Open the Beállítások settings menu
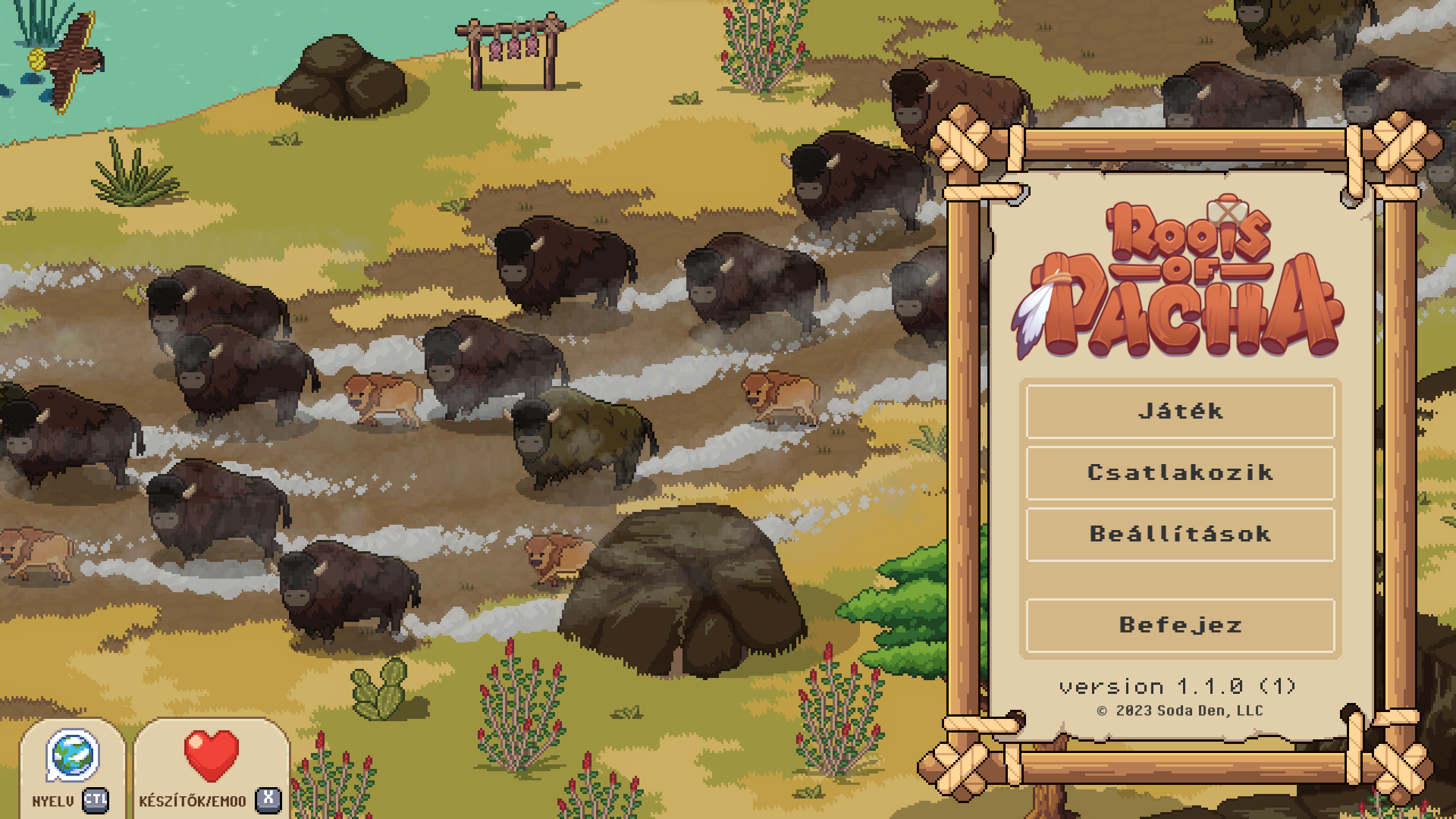 tap(1180, 535)
